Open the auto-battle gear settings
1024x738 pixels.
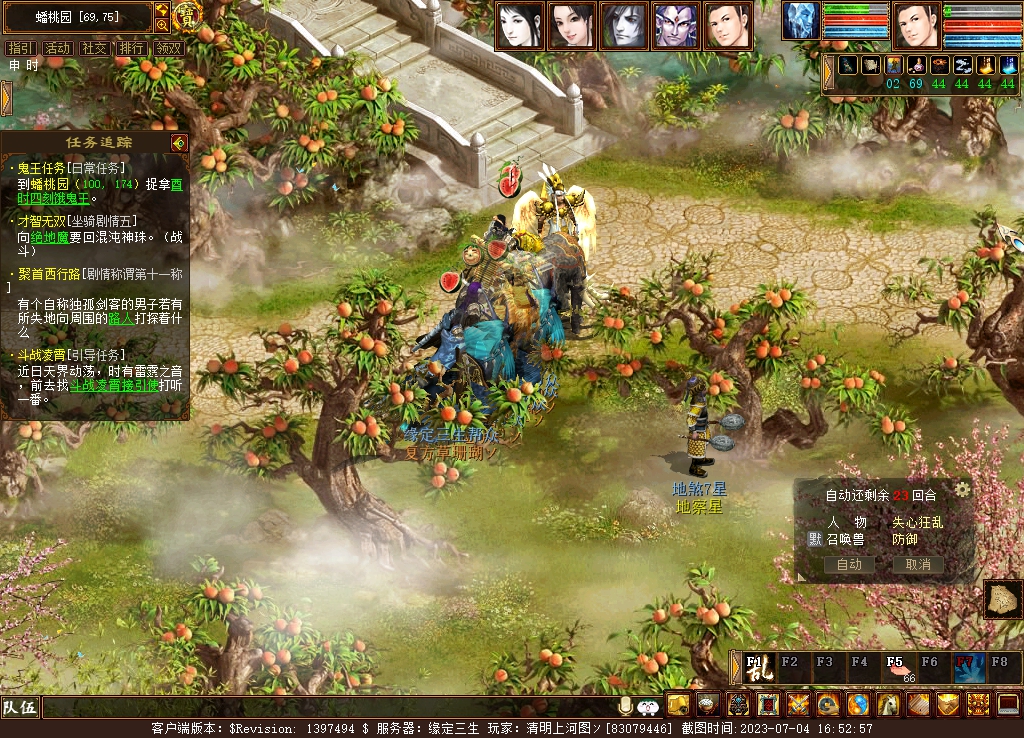(962, 489)
